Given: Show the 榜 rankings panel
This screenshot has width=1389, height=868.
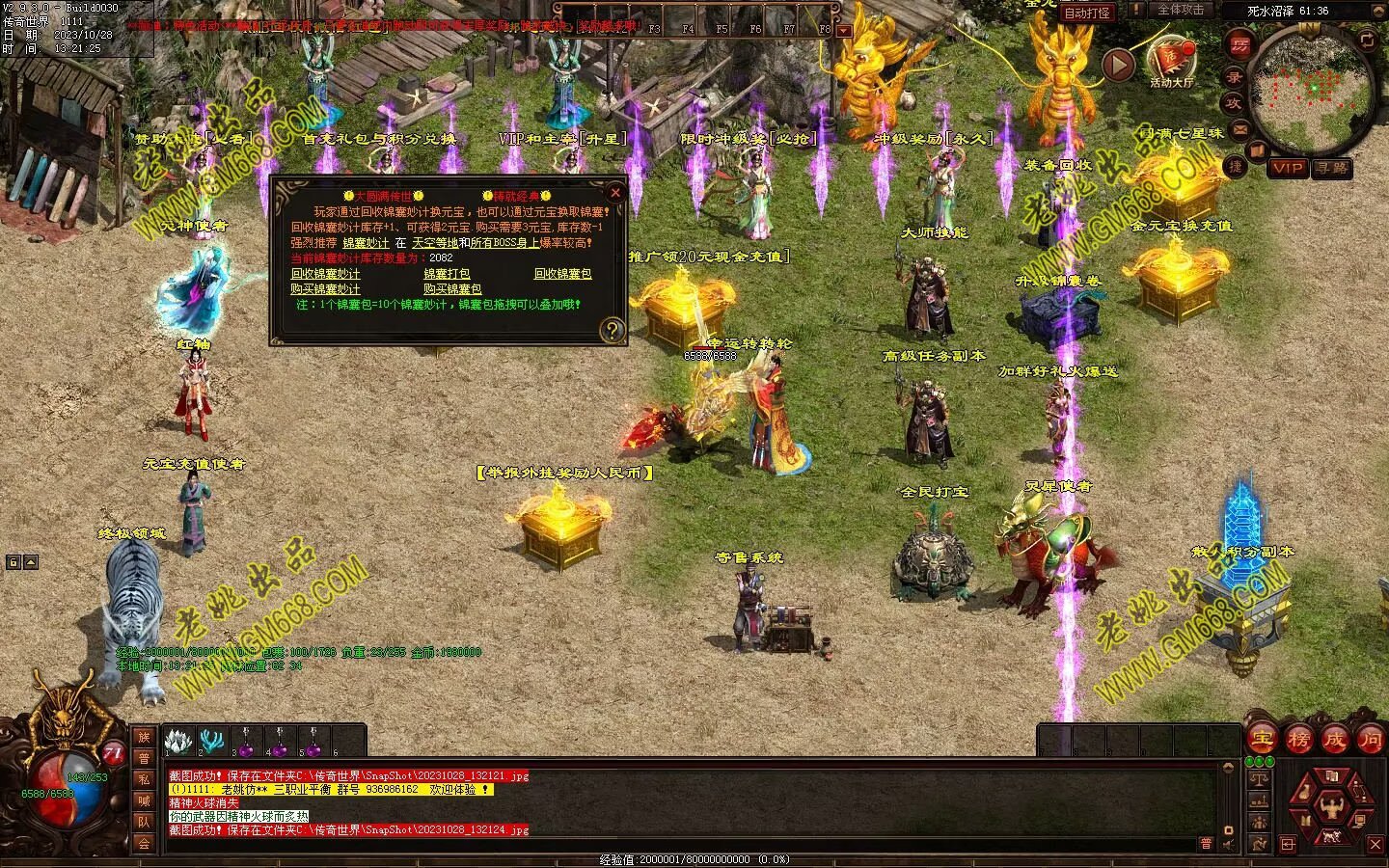Looking at the screenshot, I should 1298,740.
